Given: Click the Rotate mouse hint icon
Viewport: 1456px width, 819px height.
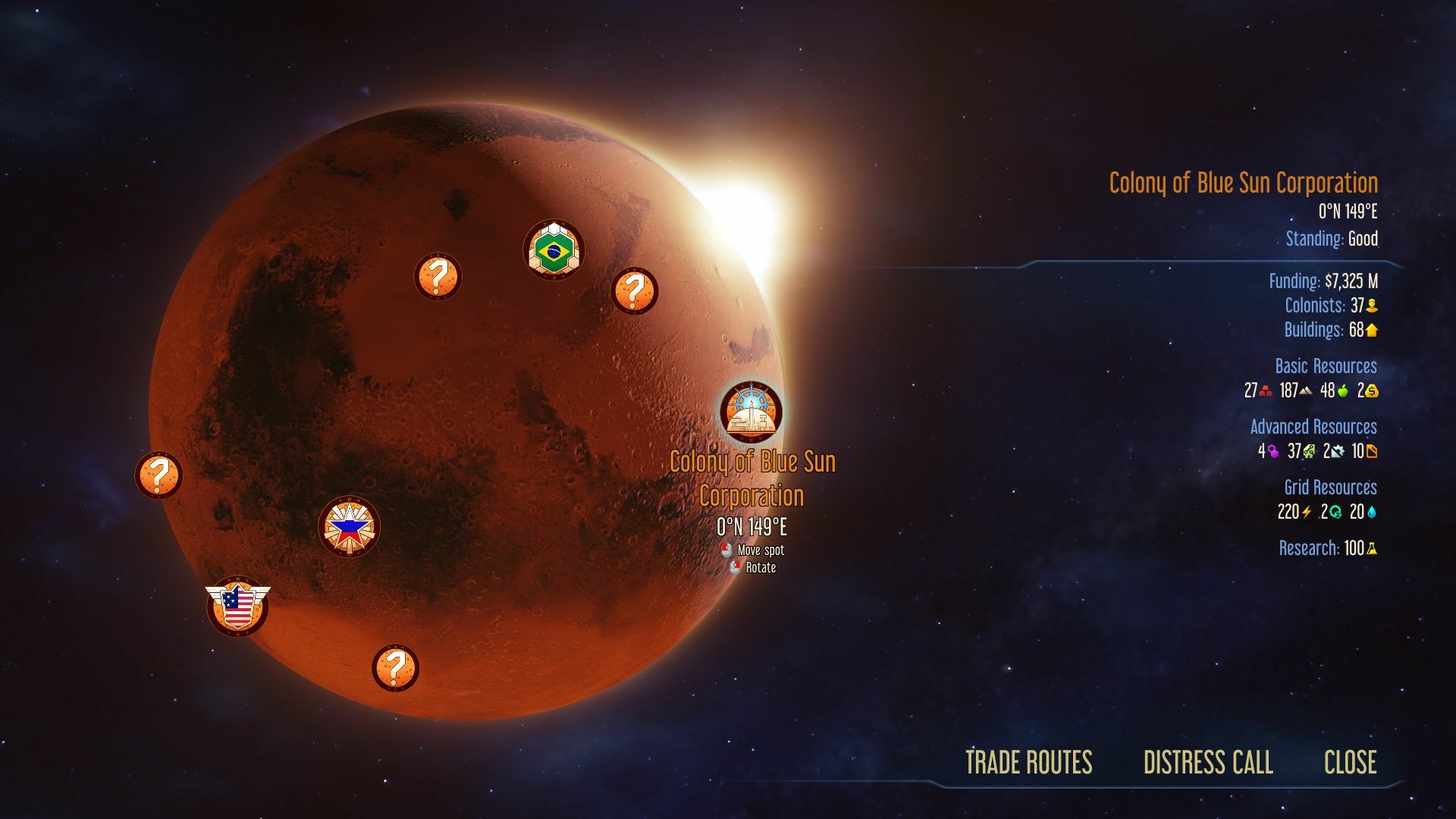Looking at the screenshot, I should (736, 566).
